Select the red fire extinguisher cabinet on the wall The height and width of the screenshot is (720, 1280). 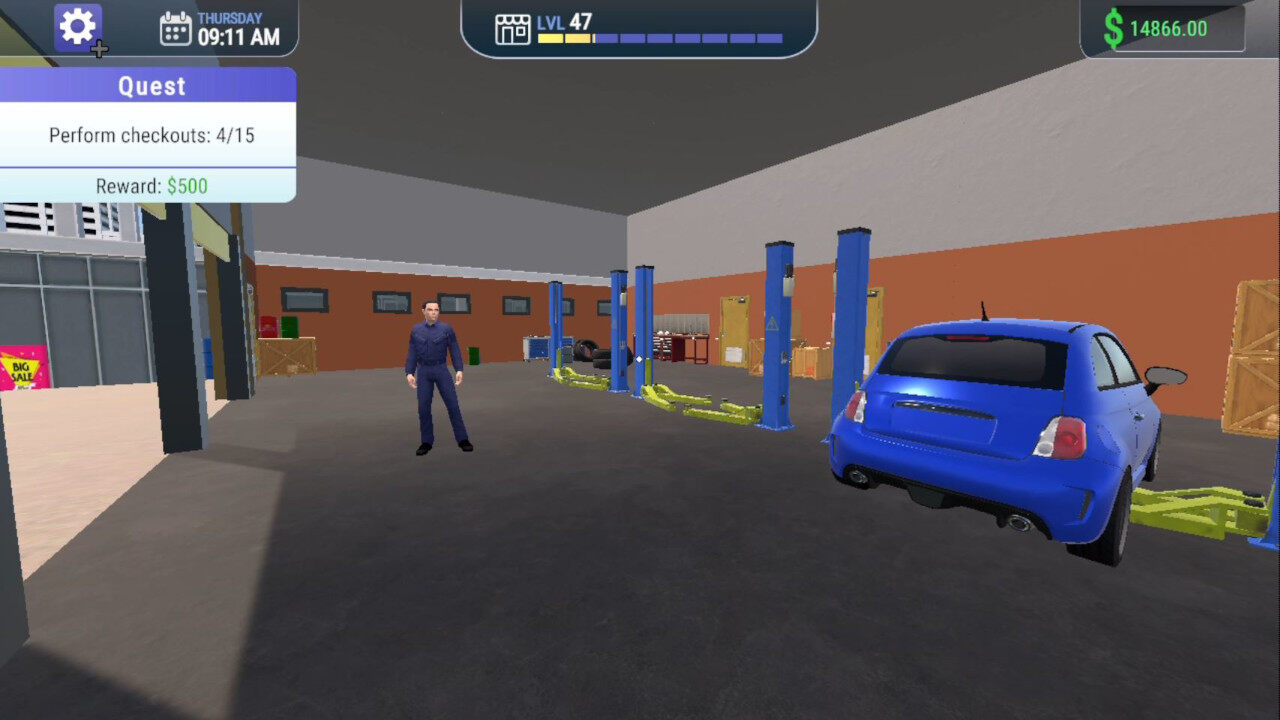tap(266, 327)
